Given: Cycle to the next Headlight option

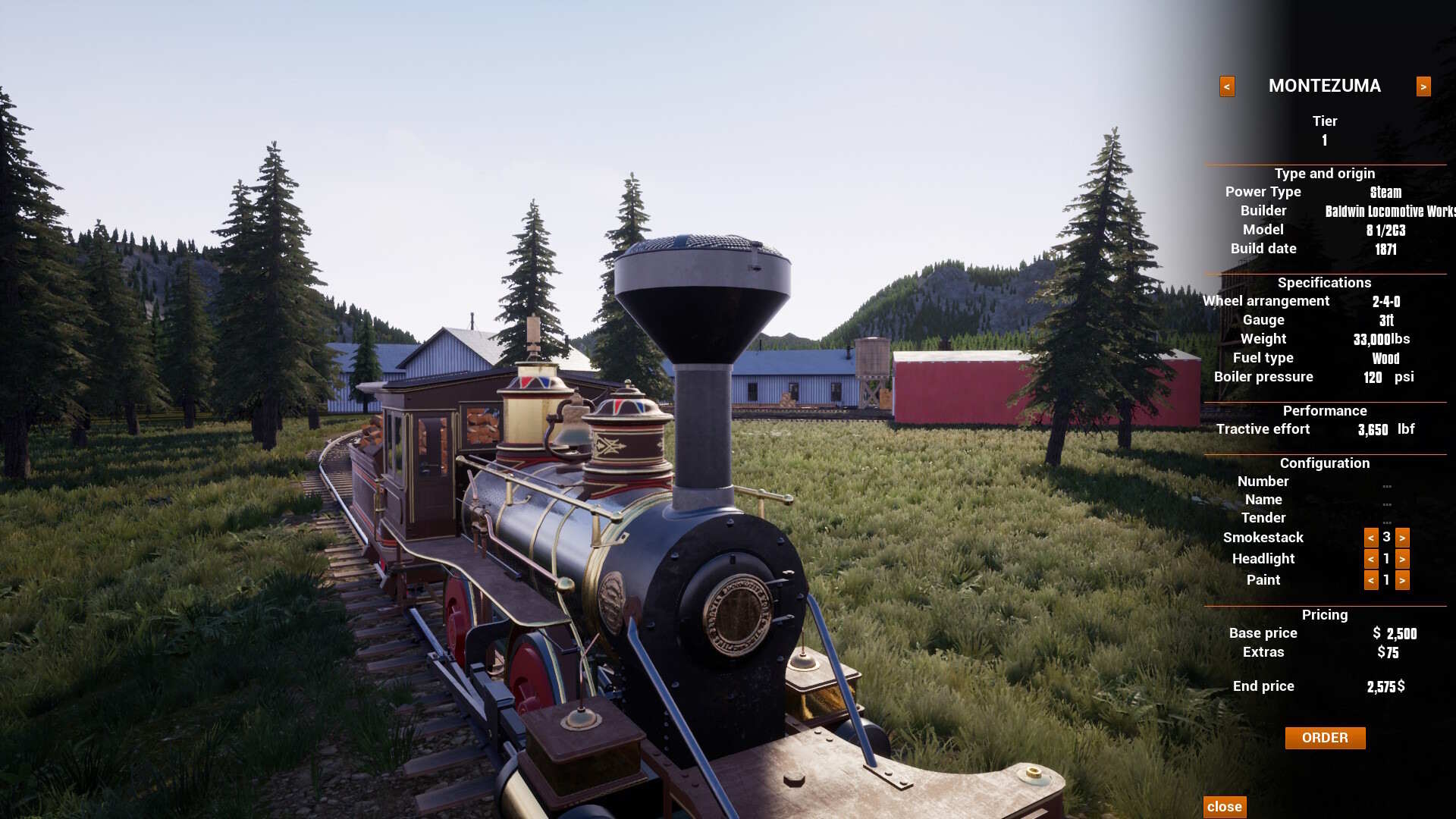Looking at the screenshot, I should (1404, 559).
